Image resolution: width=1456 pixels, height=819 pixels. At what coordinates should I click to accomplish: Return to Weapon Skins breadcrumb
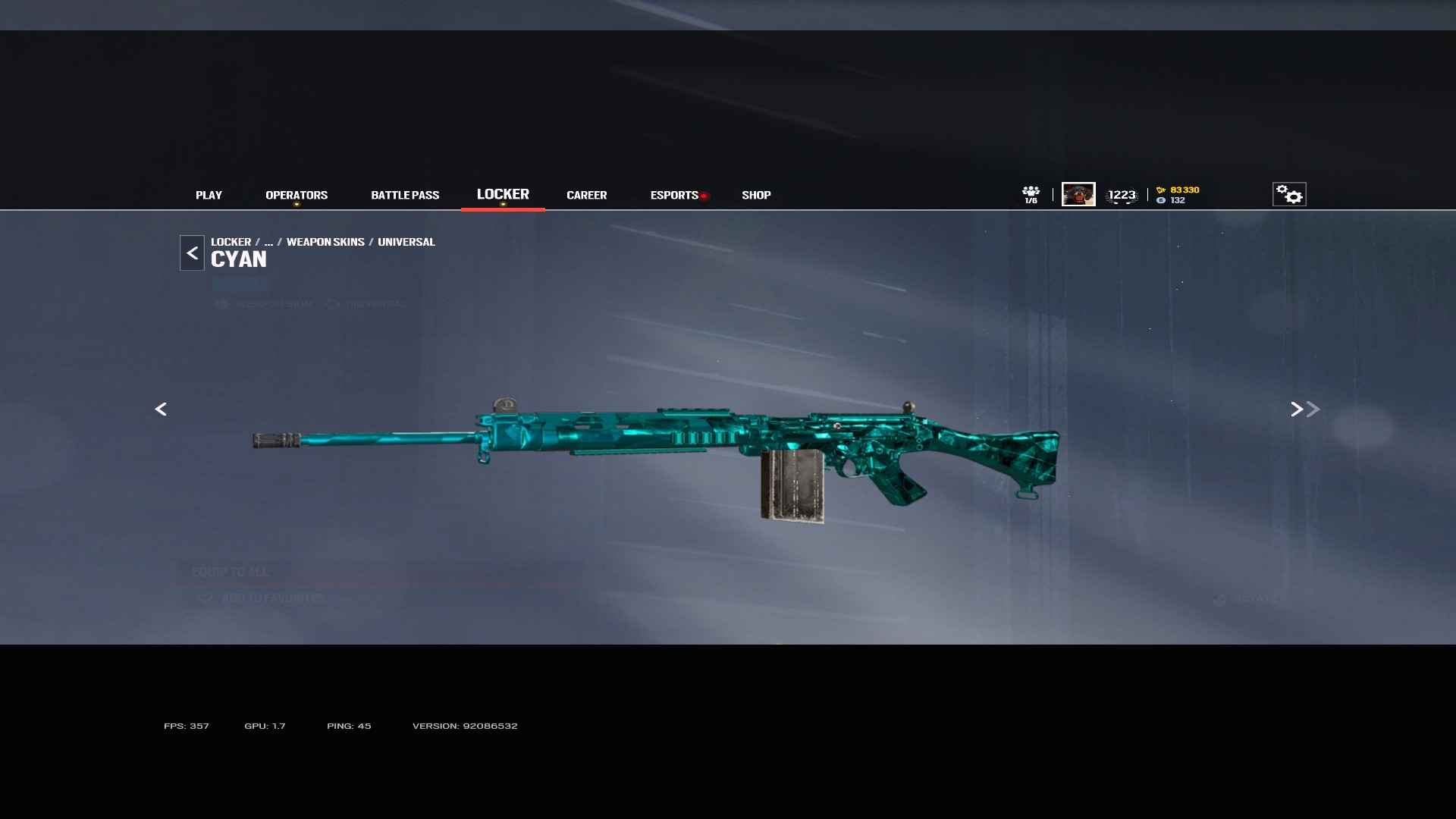tap(325, 242)
